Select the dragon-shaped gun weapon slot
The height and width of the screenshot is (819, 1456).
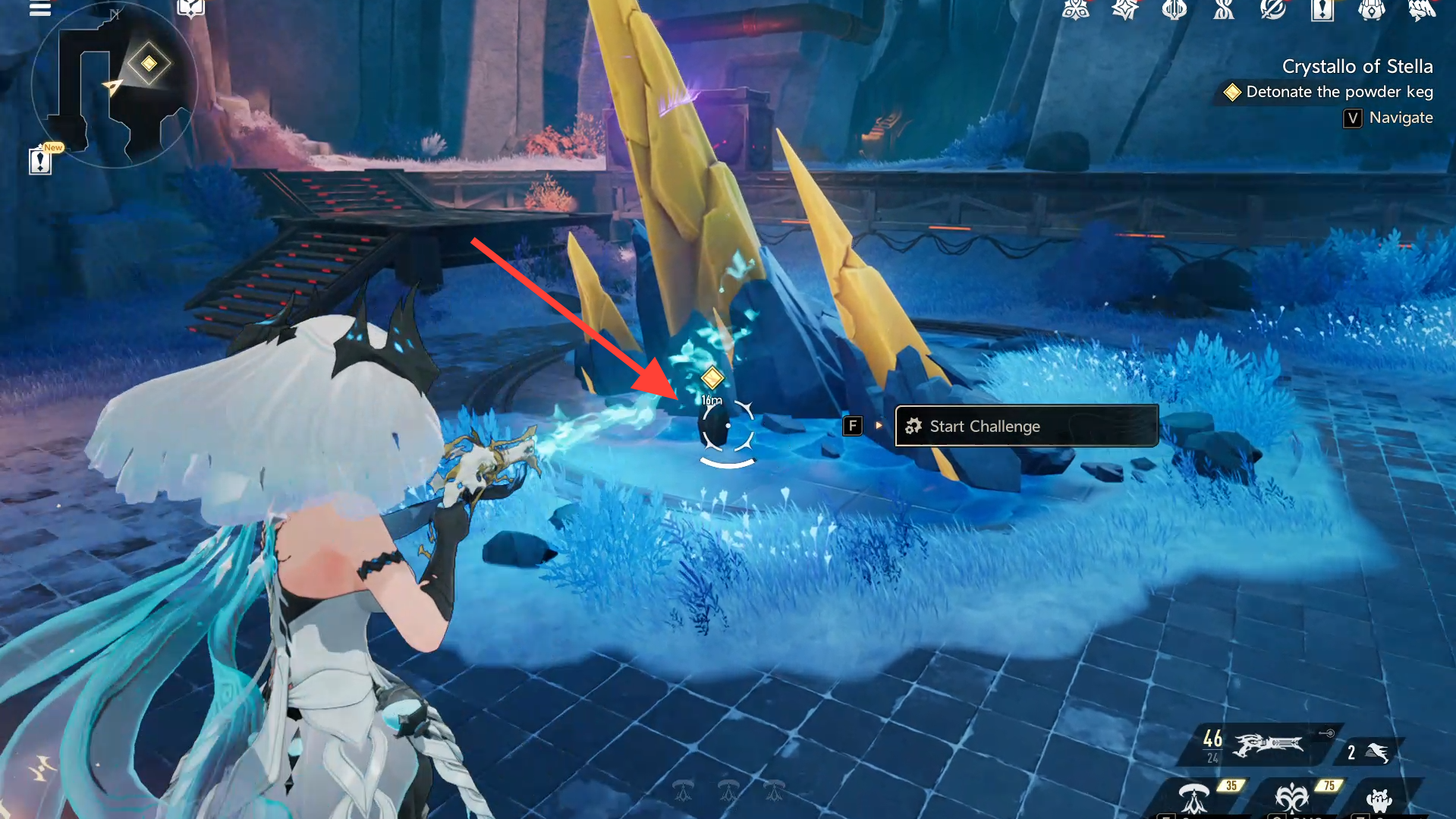tap(1266, 745)
